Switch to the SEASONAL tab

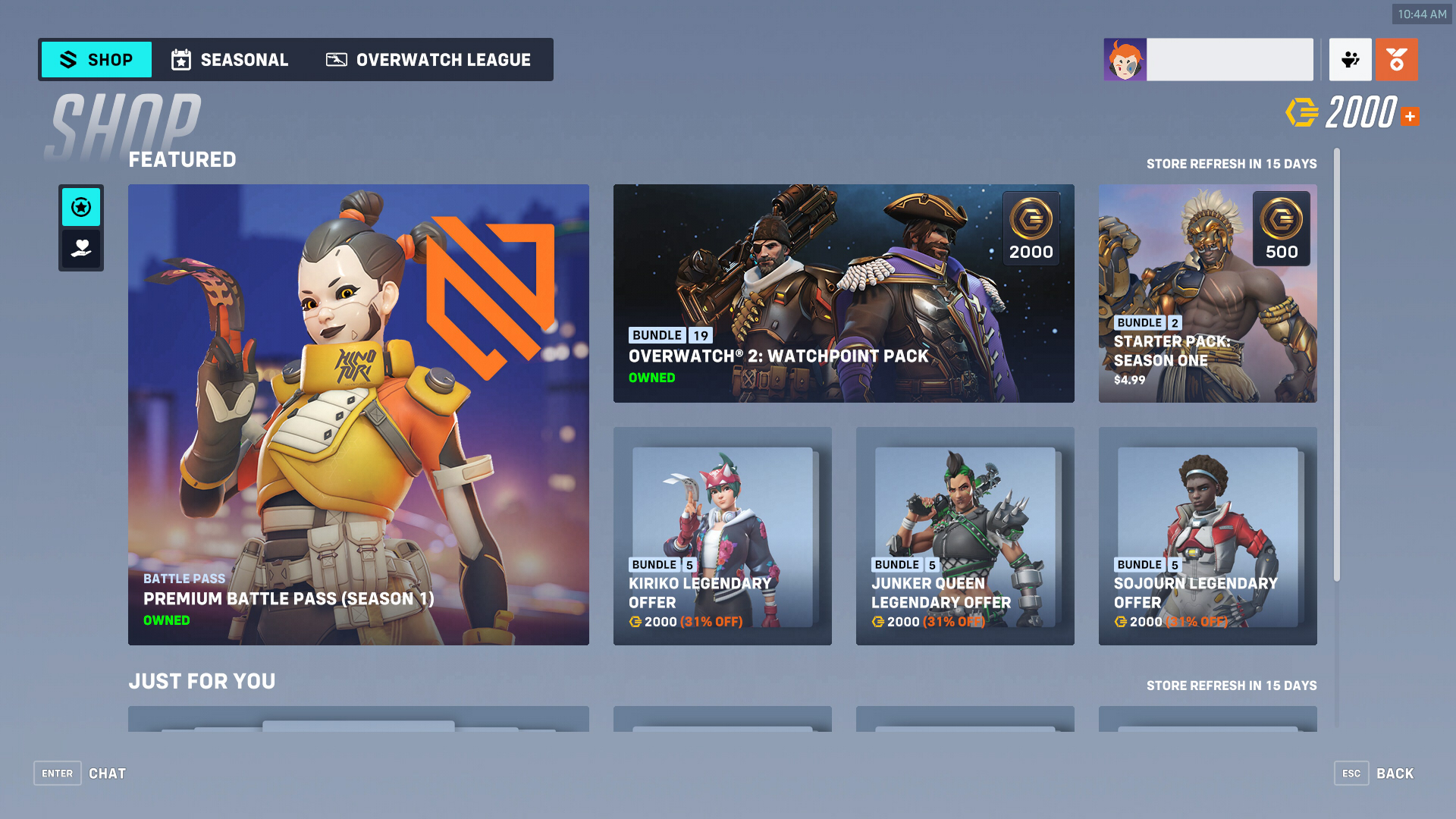click(243, 59)
